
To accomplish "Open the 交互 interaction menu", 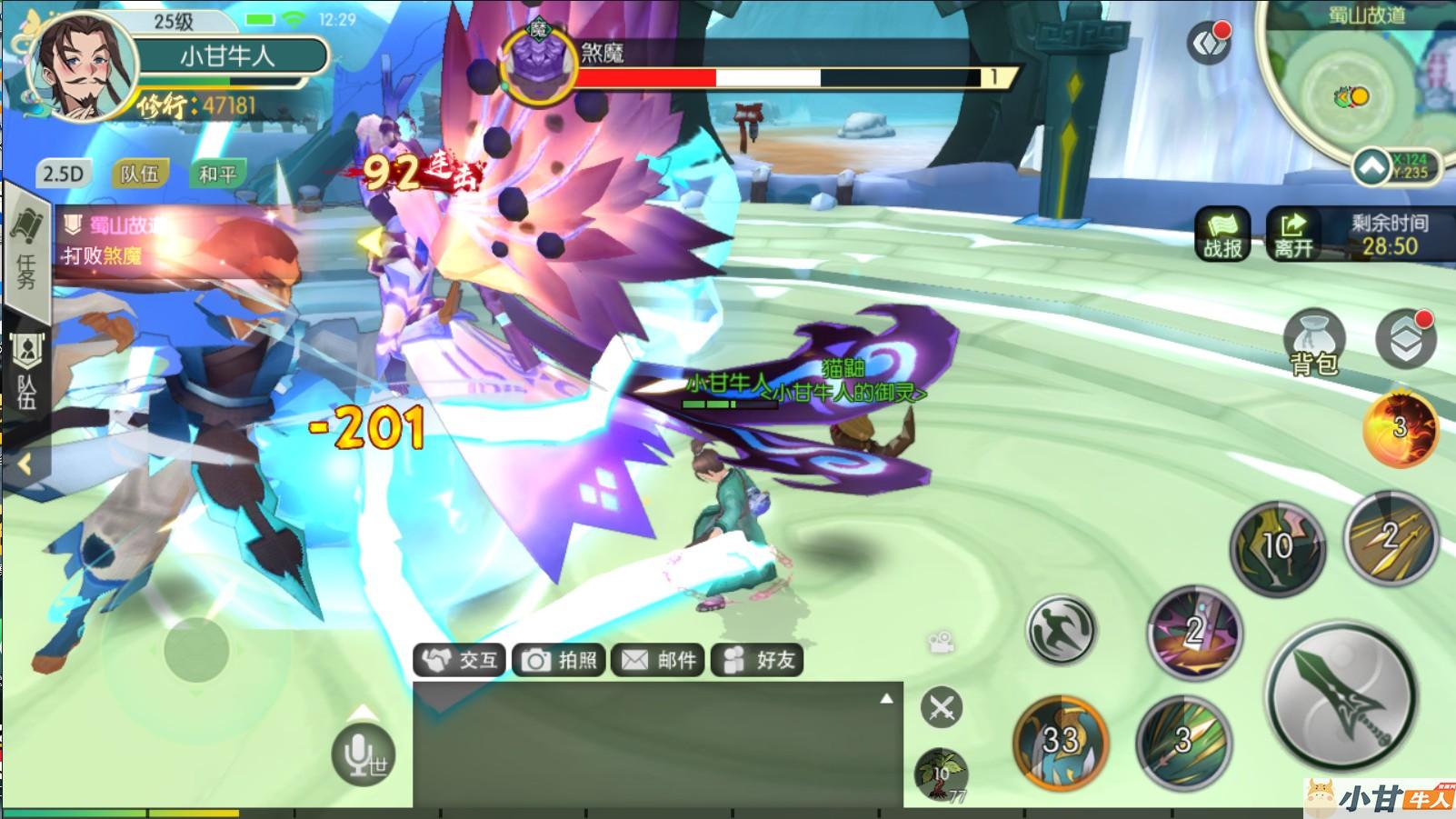I will click(461, 660).
